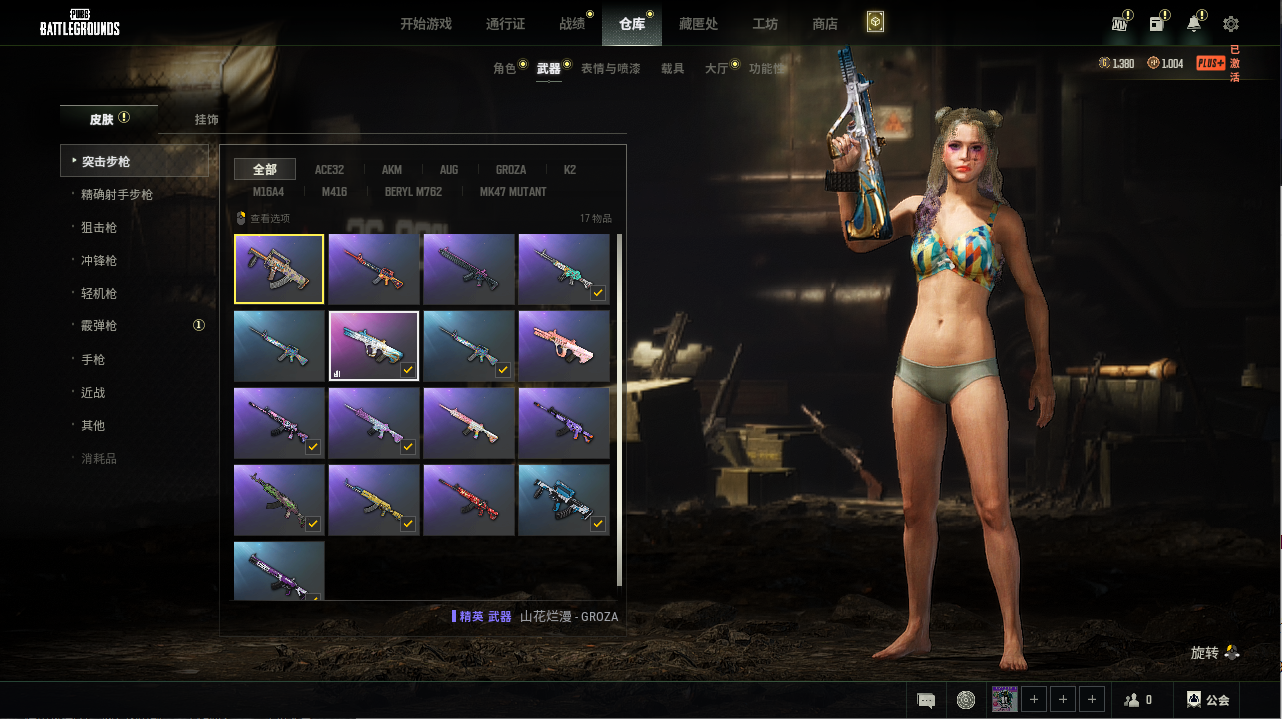Filter skins by AKM

(x=392, y=170)
